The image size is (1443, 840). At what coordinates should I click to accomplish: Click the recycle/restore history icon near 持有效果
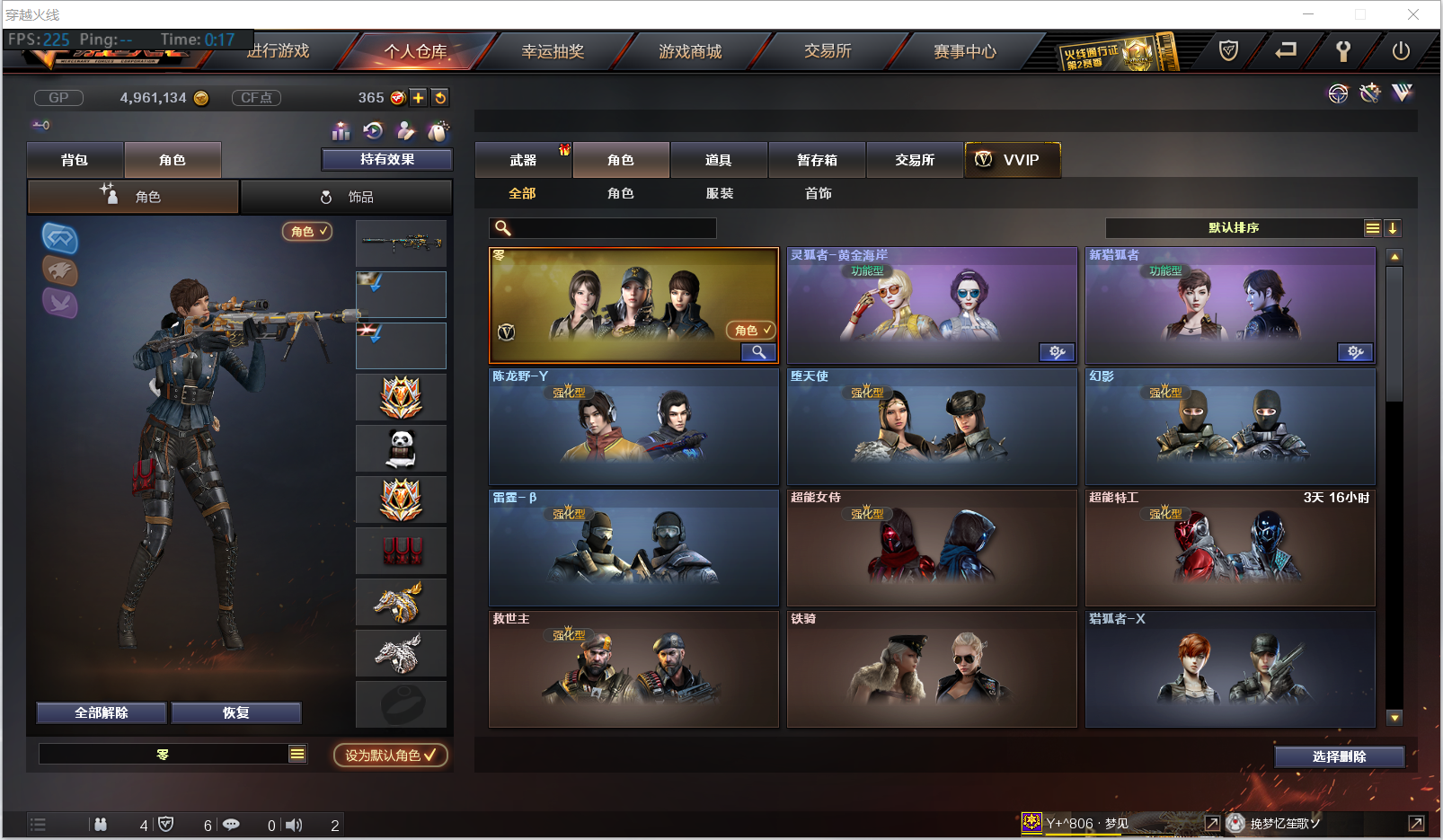[373, 131]
